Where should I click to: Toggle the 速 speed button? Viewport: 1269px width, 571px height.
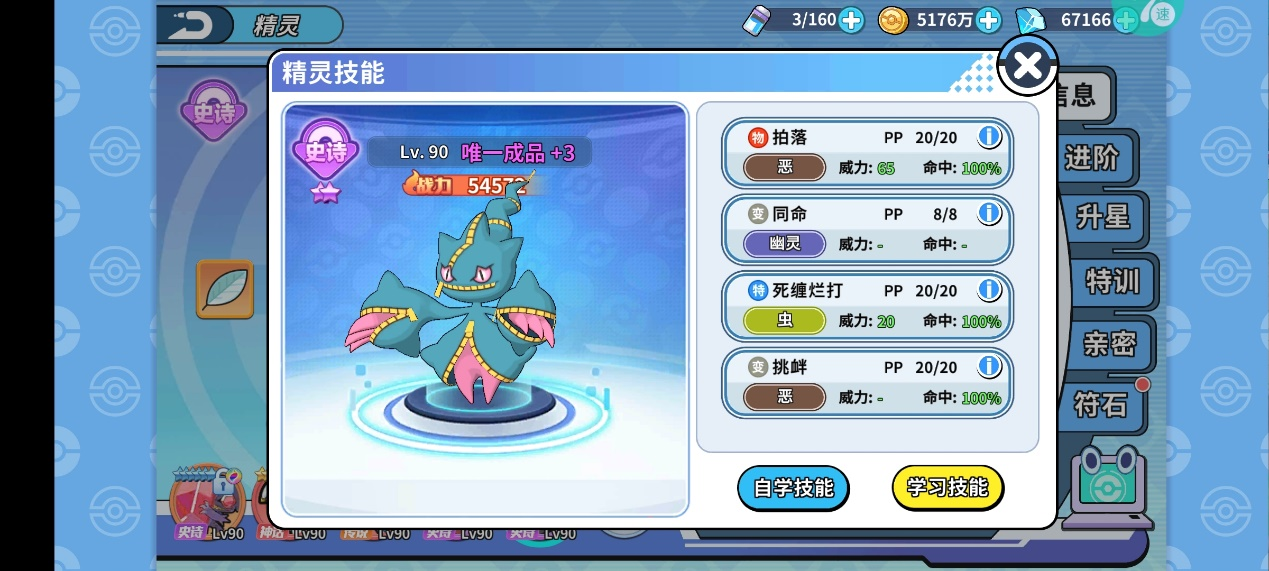1162,14
